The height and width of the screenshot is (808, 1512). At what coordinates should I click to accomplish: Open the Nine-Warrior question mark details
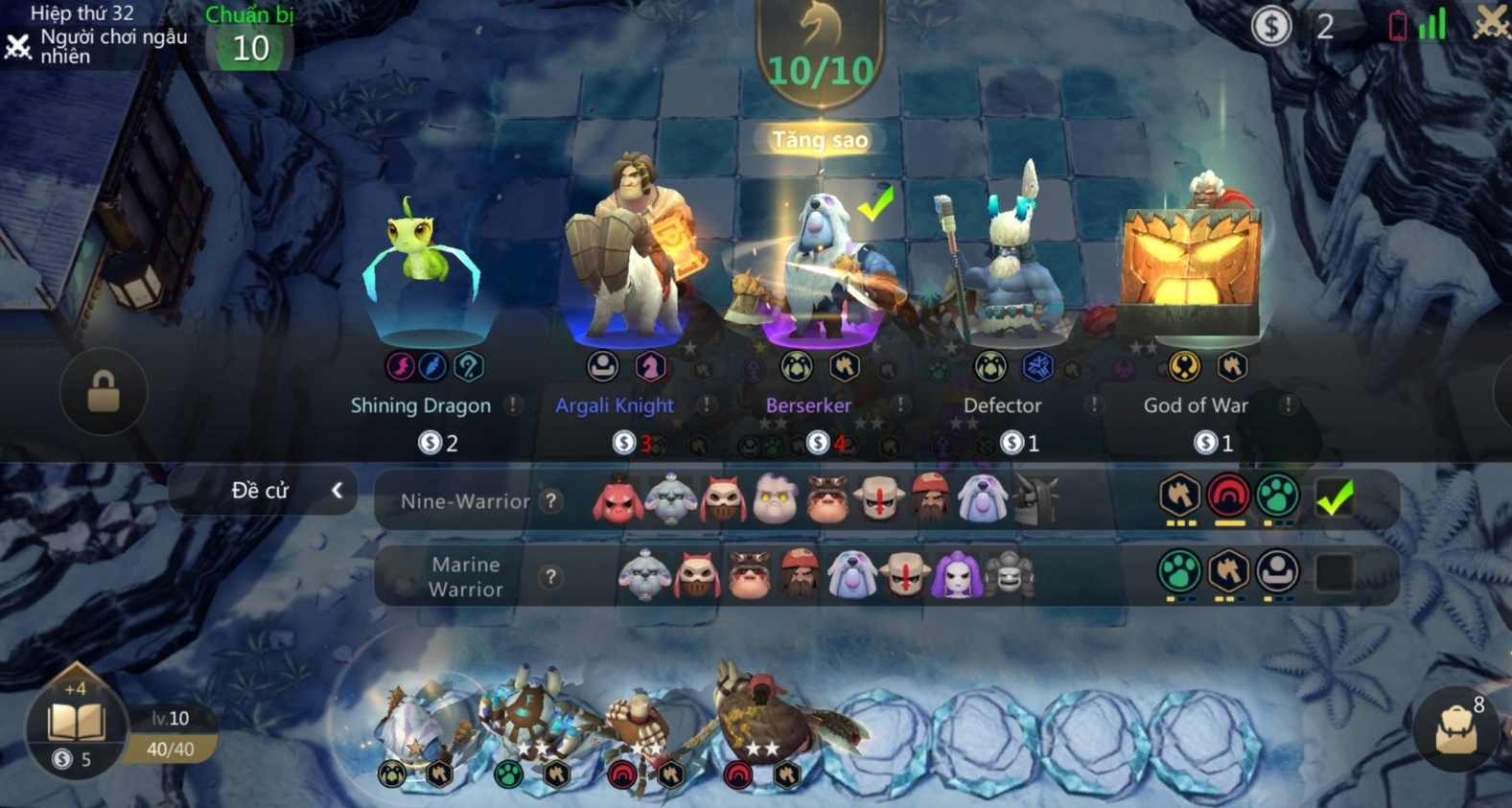point(549,501)
